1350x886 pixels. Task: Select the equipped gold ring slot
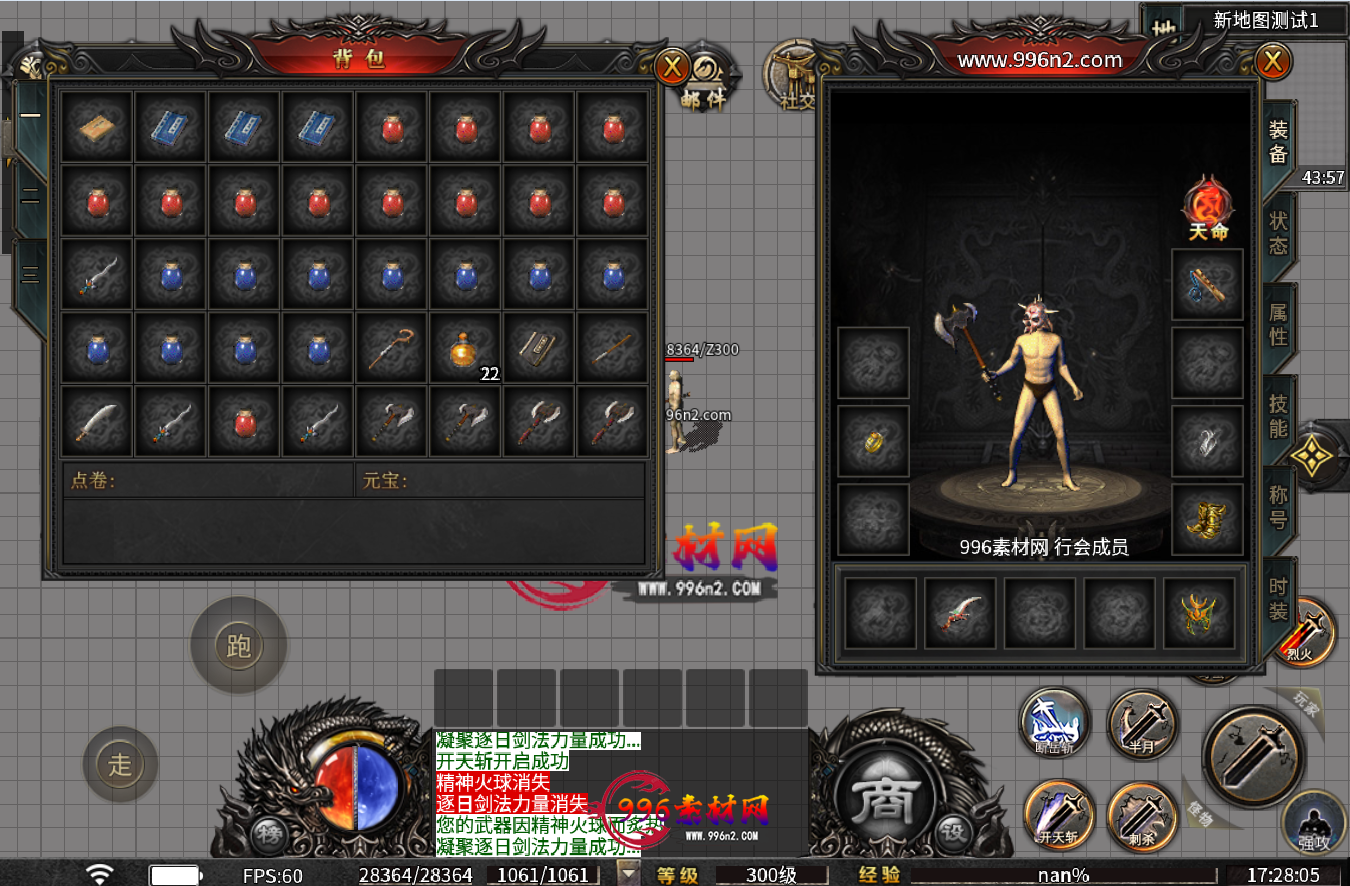[873, 442]
